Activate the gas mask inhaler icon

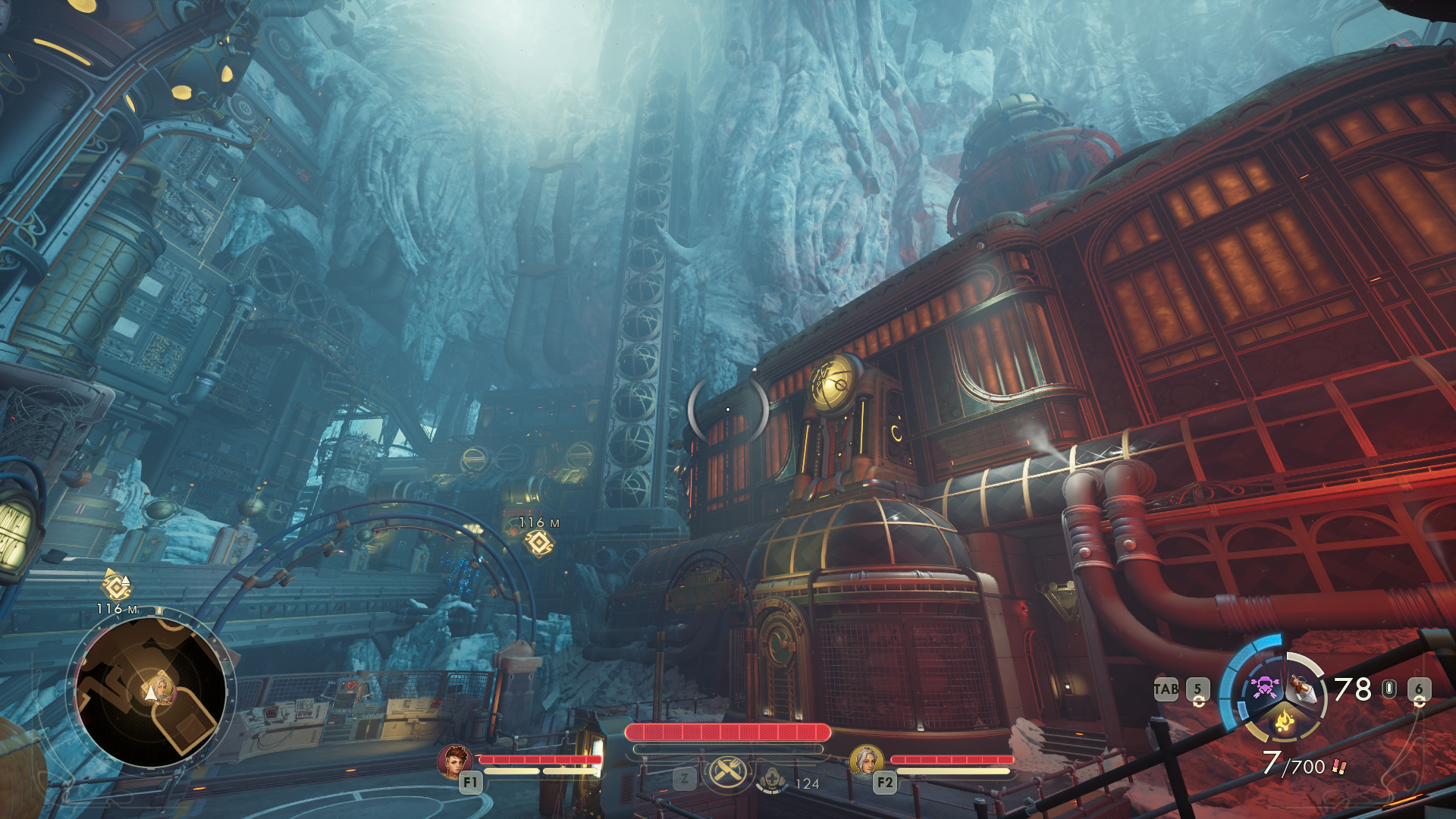(772, 779)
